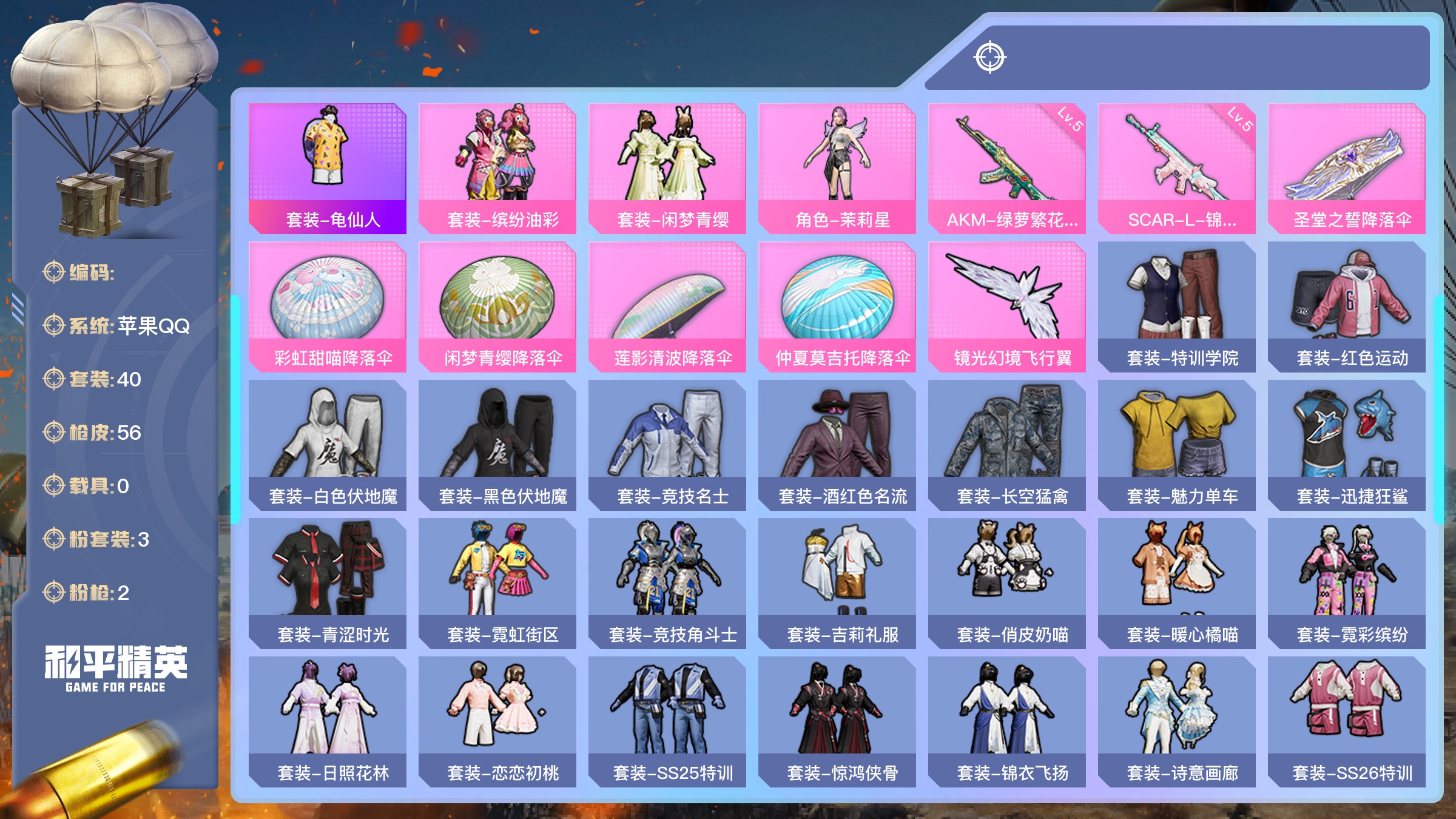Pick the 套装-青涩时光 outfit

328,583
